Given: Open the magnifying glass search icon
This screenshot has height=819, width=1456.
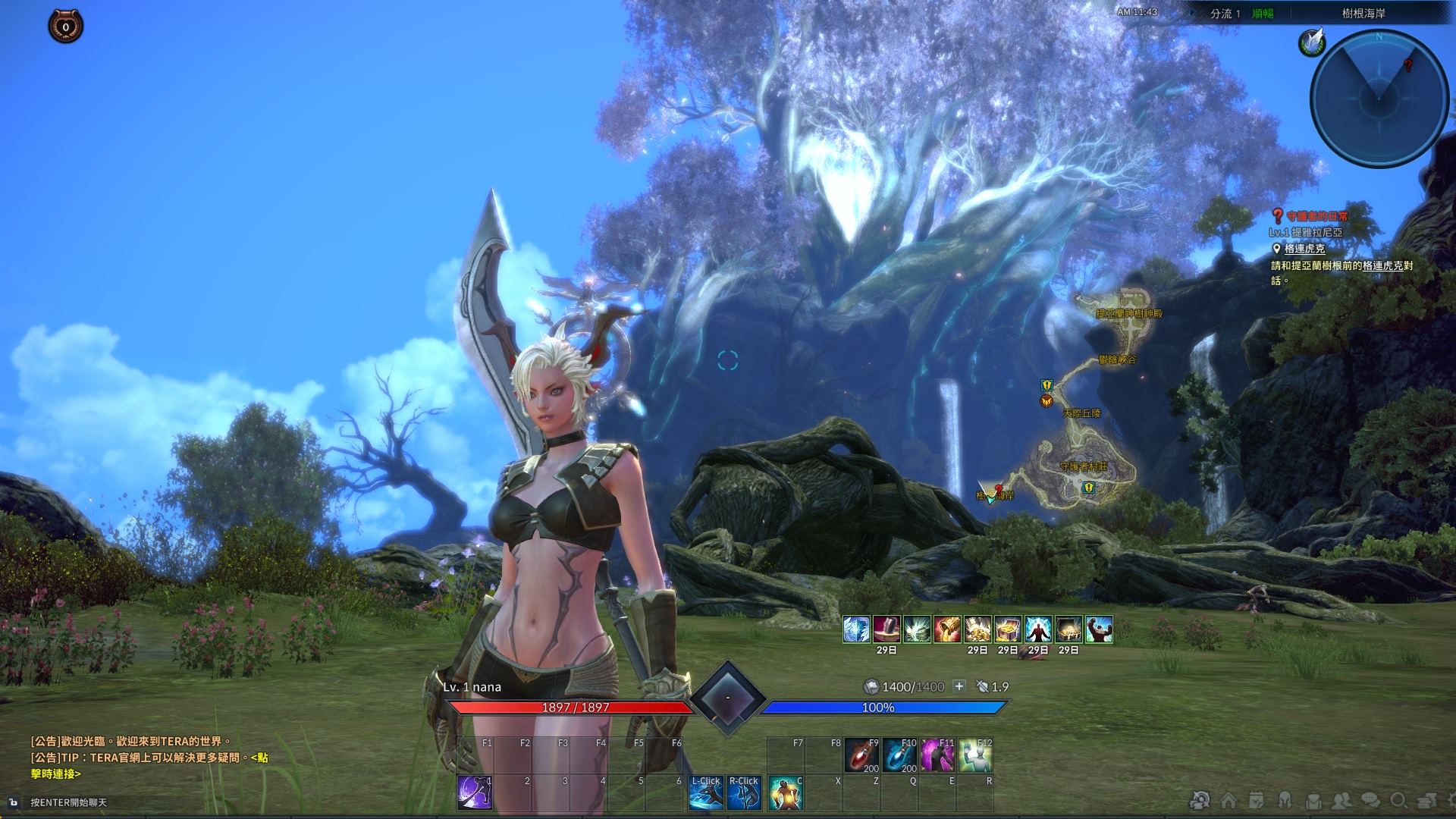Looking at the screenshot, I should coord(1399,801).
